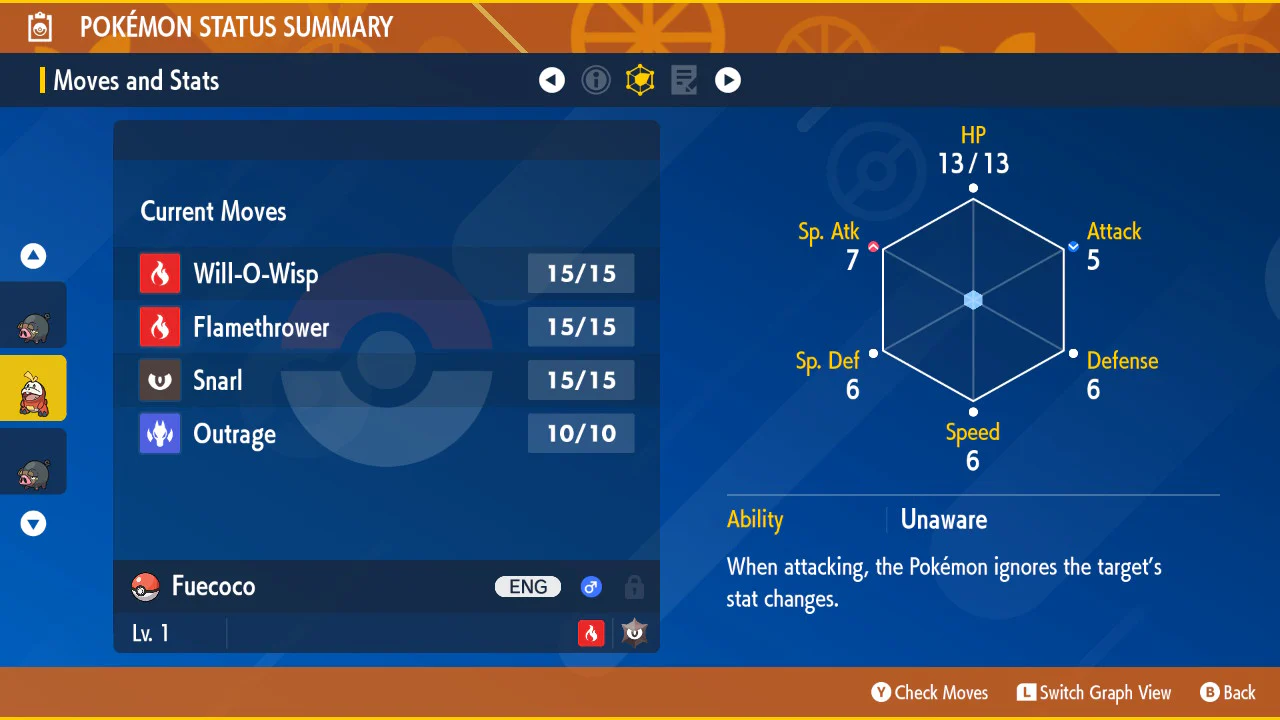The width and height of the screenshot is (1280, 720).
Task: Switch to the memo notes tab
Action: [x=684, y=80]
